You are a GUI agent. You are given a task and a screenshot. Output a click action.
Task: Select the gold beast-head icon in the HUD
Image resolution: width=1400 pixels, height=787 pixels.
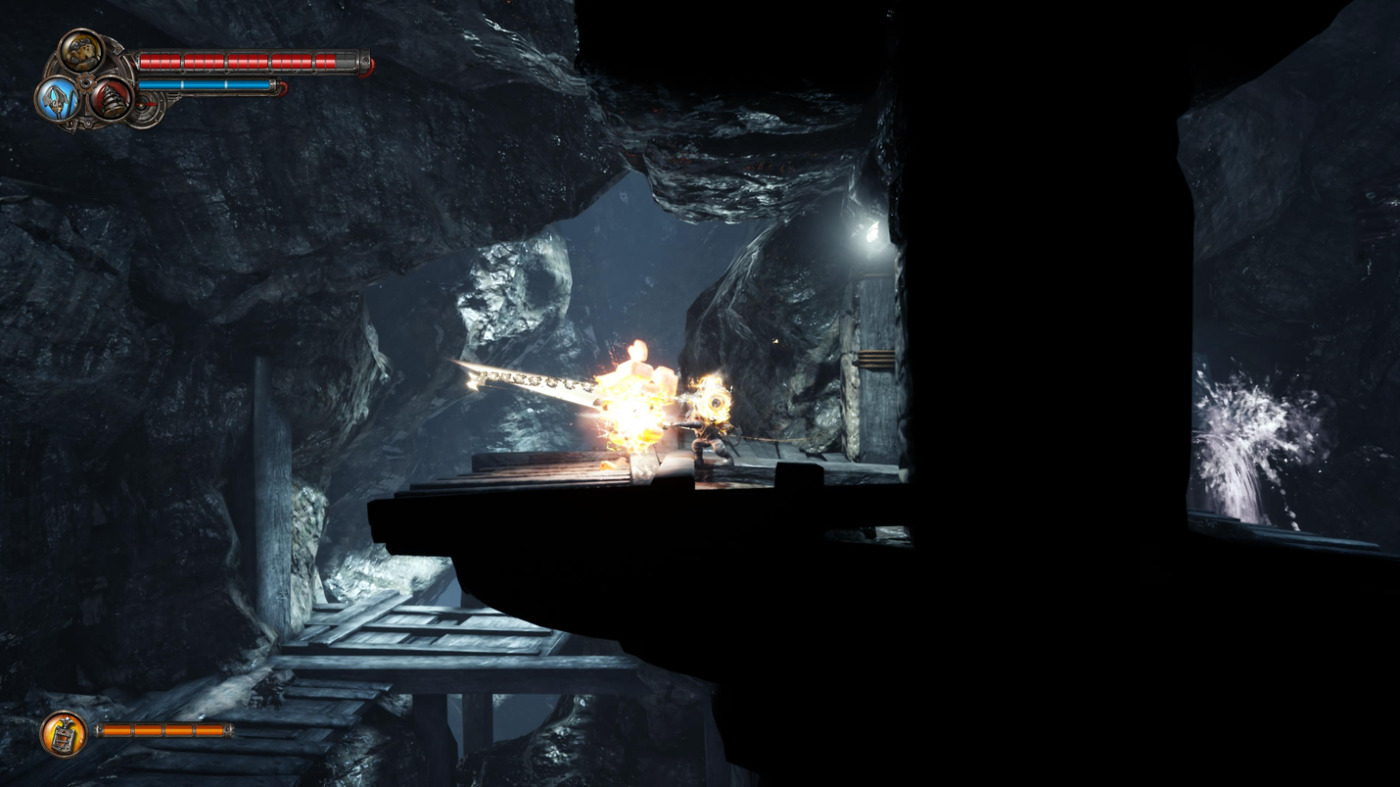[82, 52]
